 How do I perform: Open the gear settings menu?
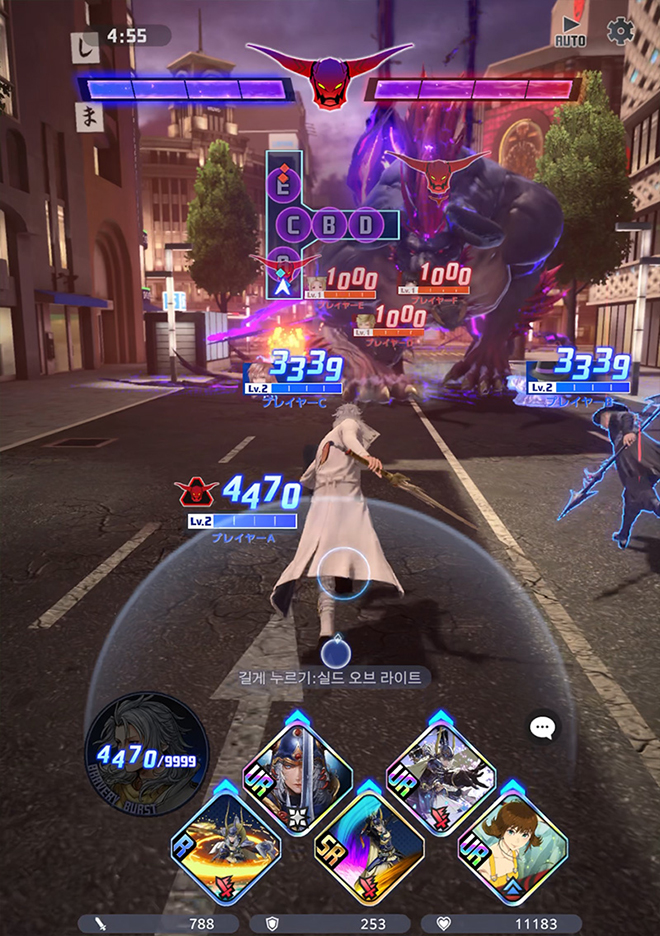click(x=621, y=31)
